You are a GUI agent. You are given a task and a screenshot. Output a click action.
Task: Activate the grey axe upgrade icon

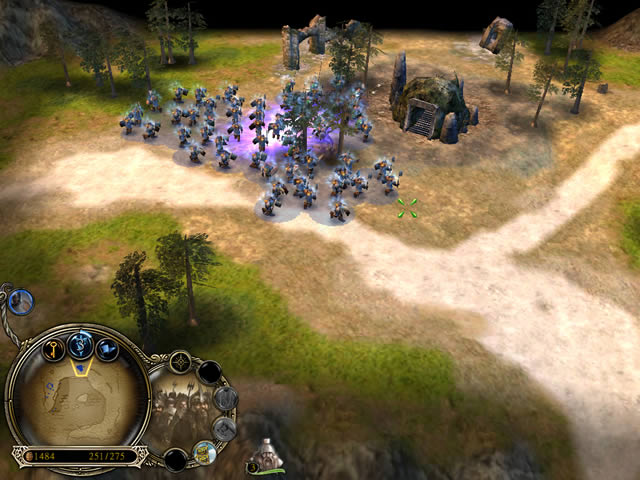click(x=225, y=428)
